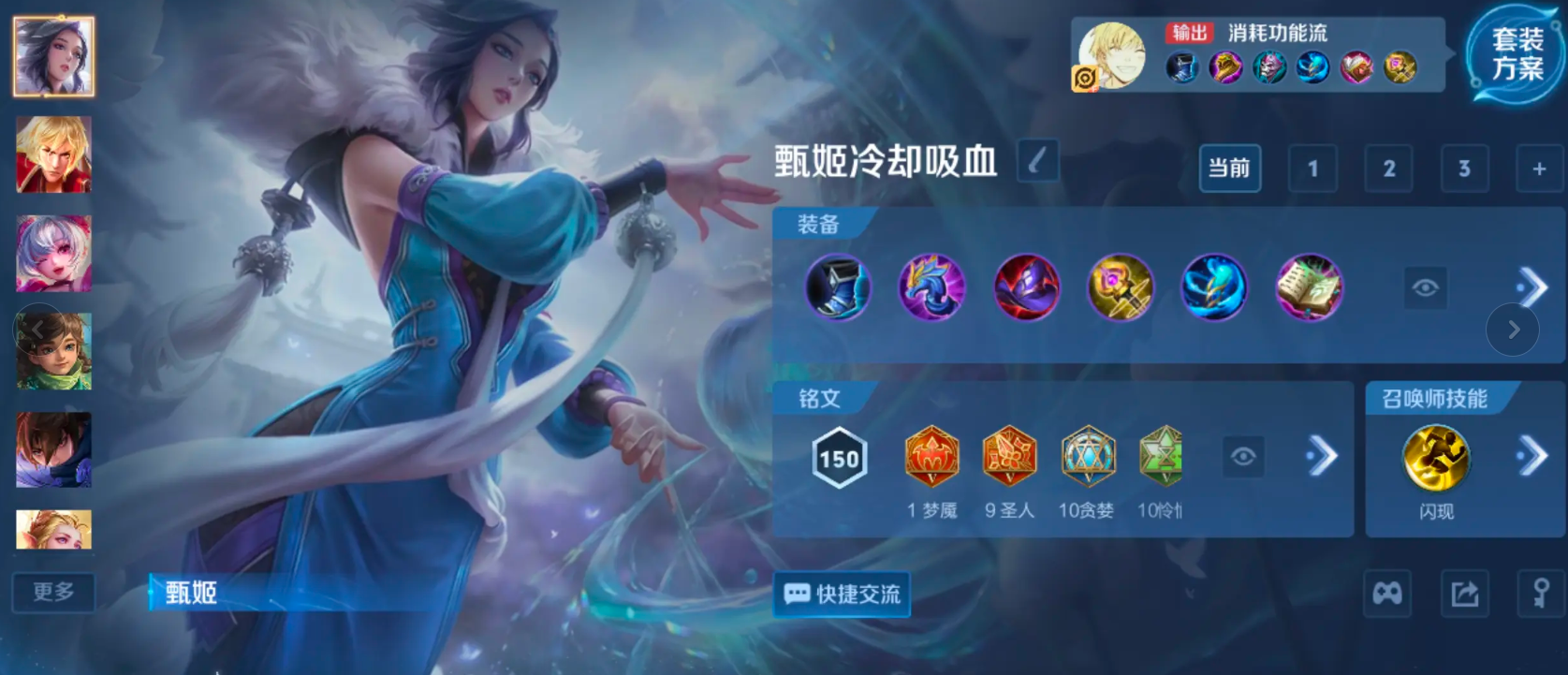
Task: Tap the green 10怜悯 rune icon
Action: (x=1160, y=457)
